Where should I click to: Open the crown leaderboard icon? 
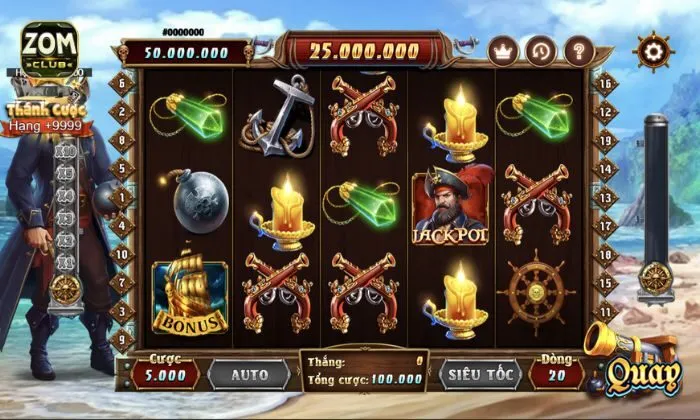pos(503,50)
